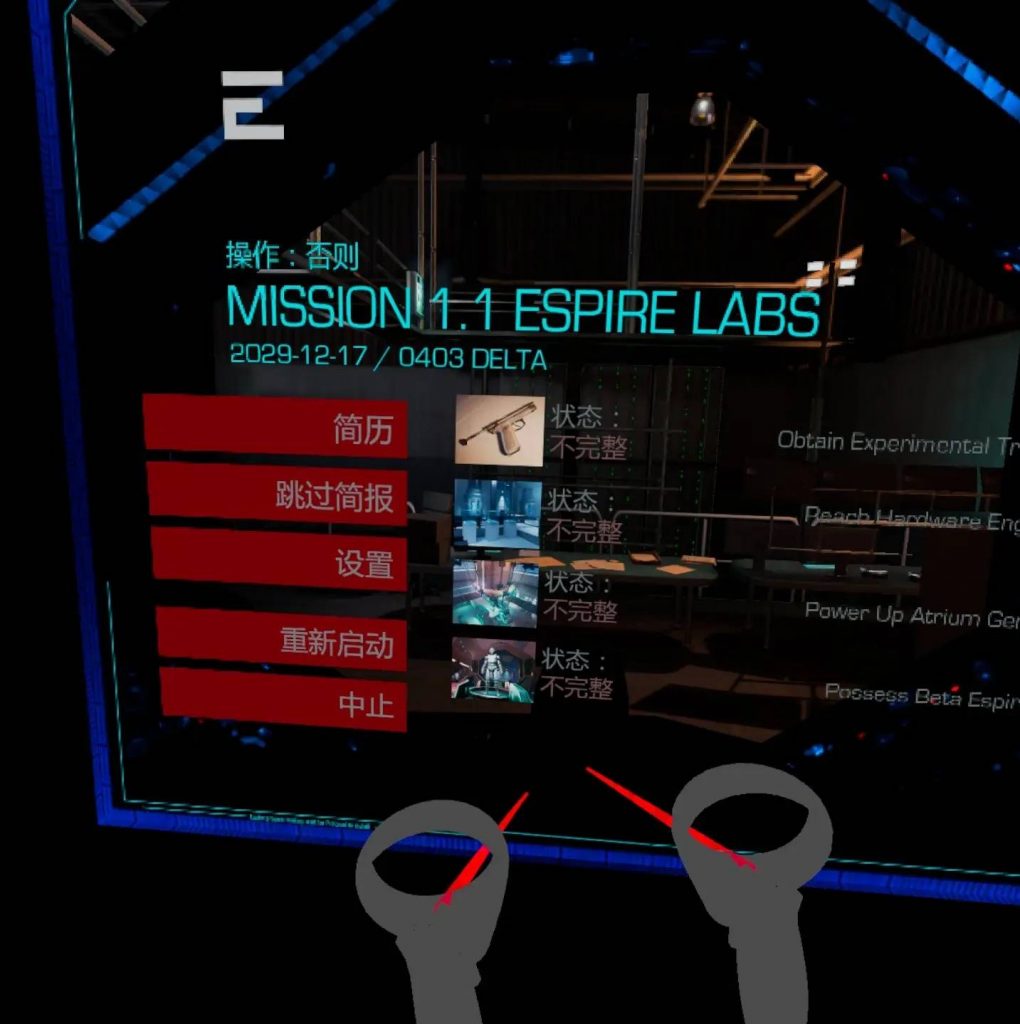Open the 设置 settings menu
This screenshot has width=1020, height=1024.
[x=280, y=560]
